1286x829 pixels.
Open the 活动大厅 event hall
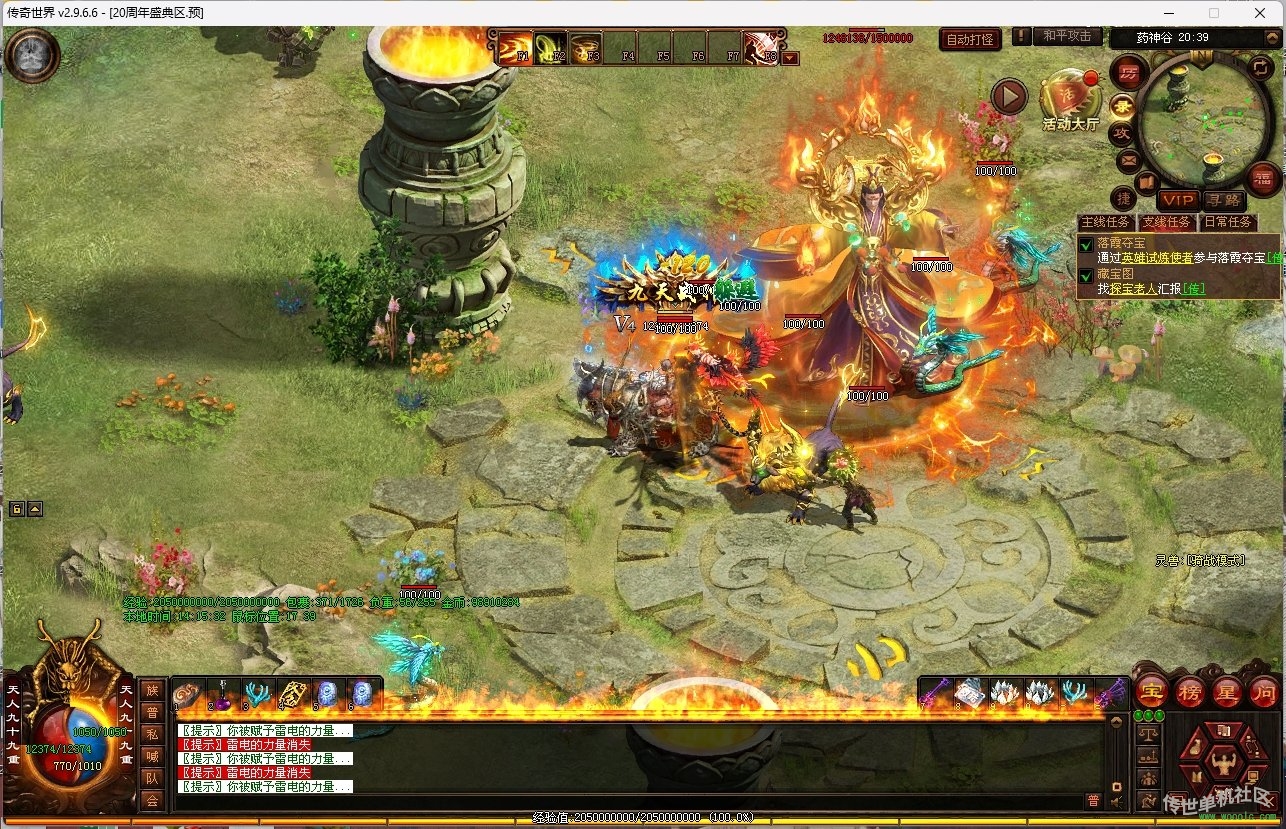click(x=1070, y=102)
